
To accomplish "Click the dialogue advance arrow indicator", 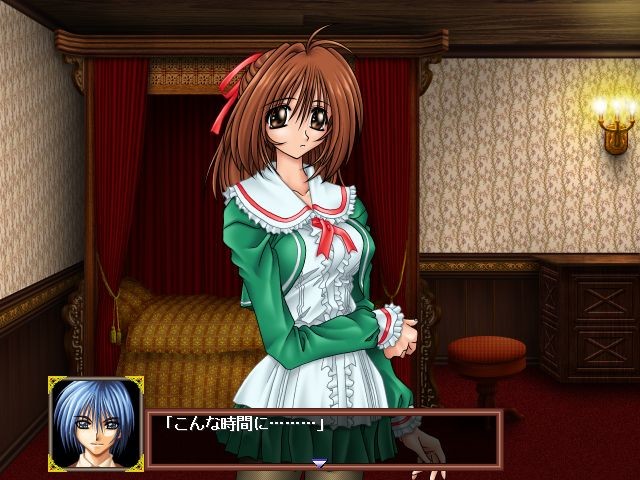I will 320,463.
